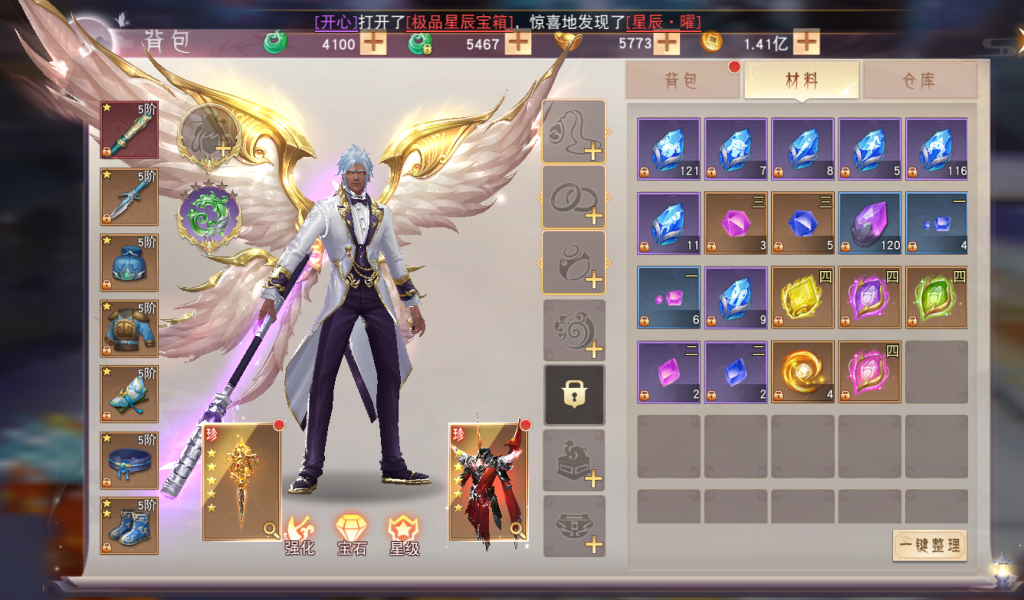Select the equipped sword slot
Image resolution: width=1024 pixels, height=600 pixels.
(129, 129)
